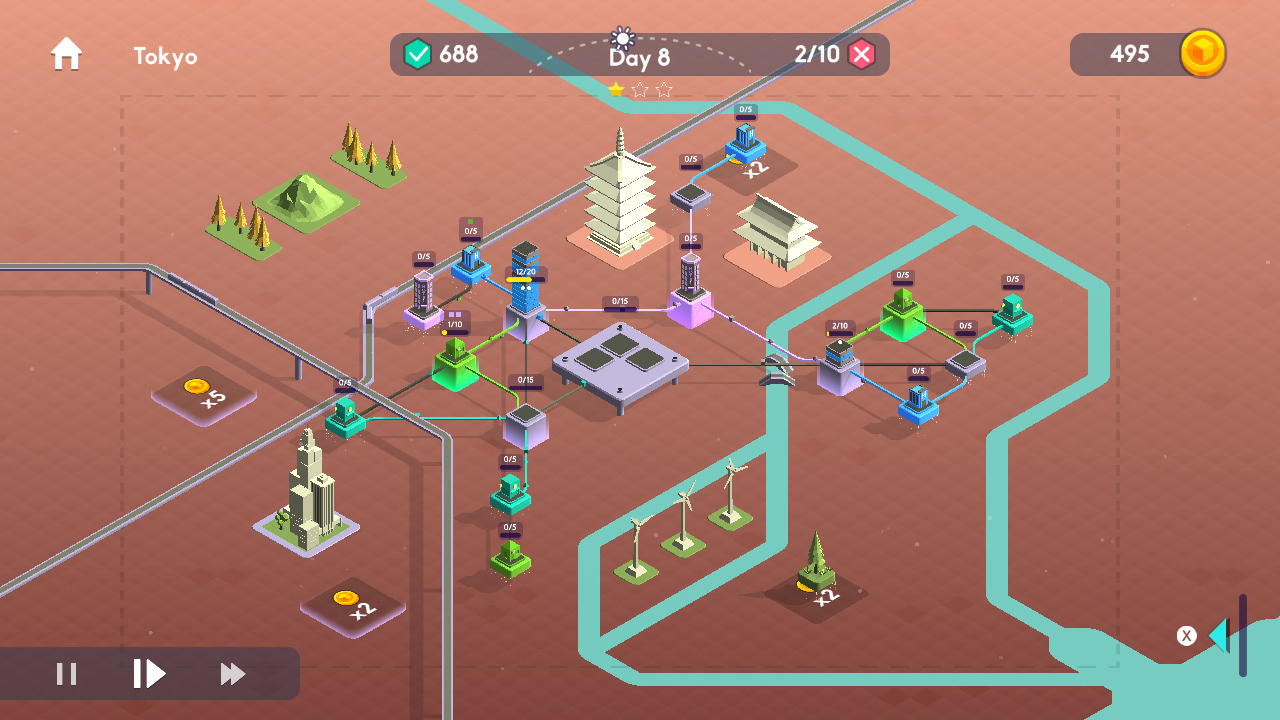1280x720 pixels.
Task: Click the X button near the speaker icon
Action: click(x=1186, y=634)
